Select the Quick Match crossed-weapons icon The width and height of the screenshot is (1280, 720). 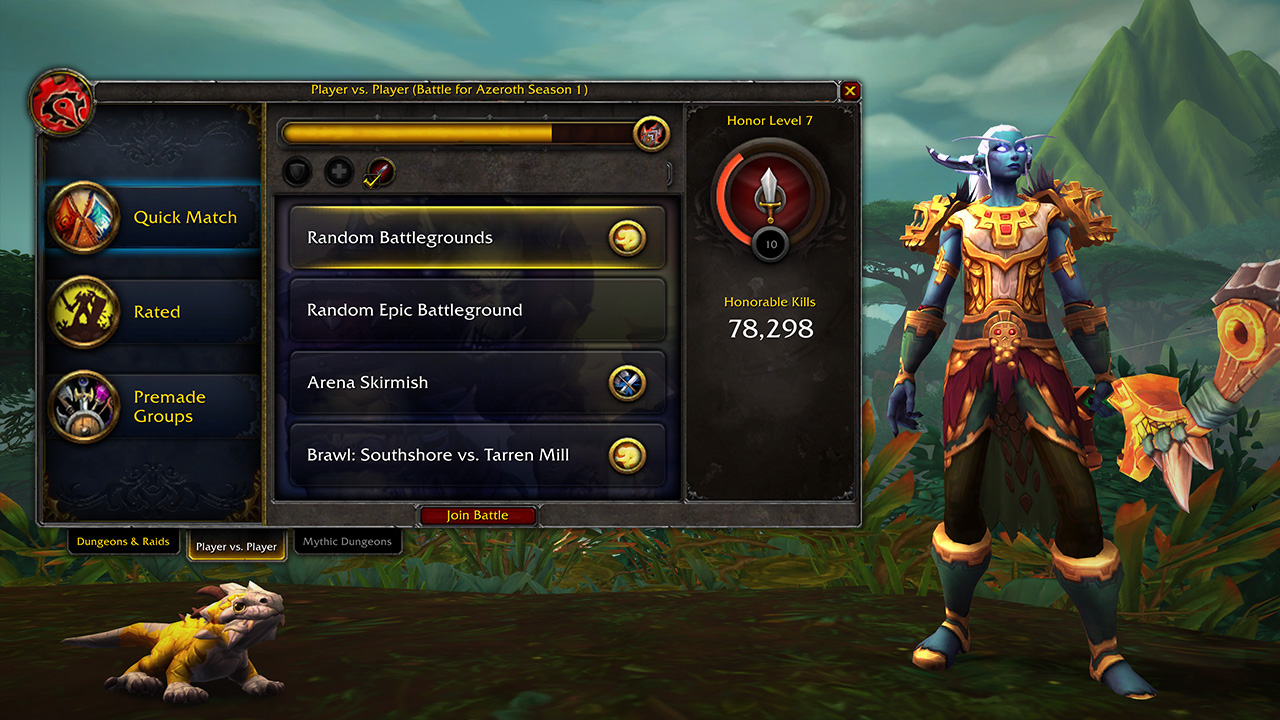85,217
